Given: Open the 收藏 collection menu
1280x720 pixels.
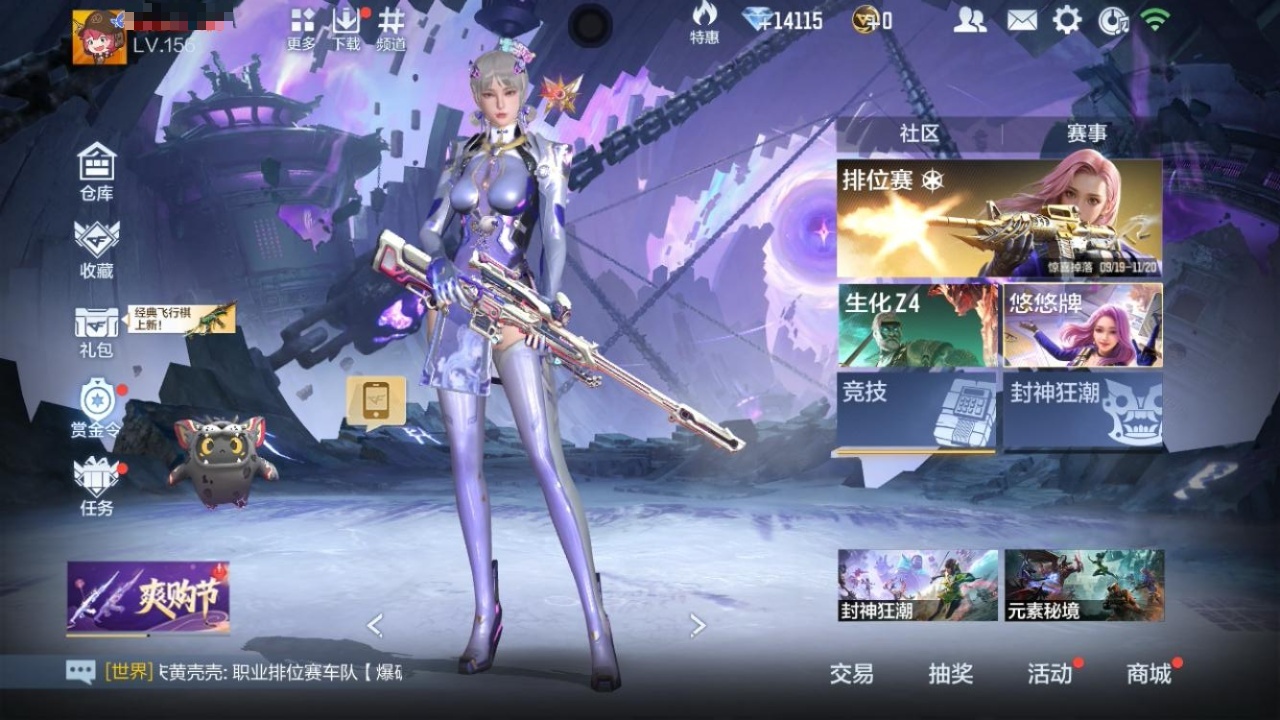Looking at the screenshot, I should (x=97, y=248).
